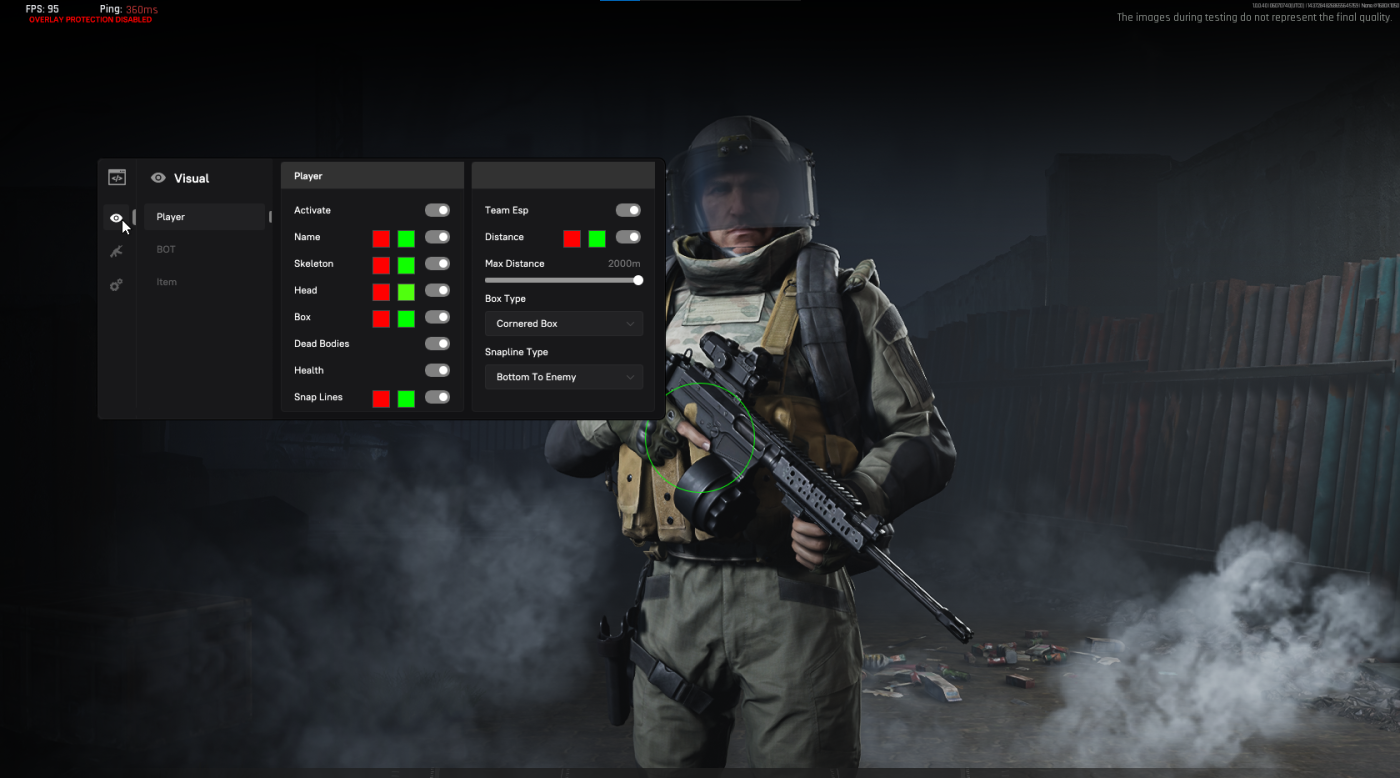Screen dimensions: 1400x778
Task: Open the Snapline Type dropdown
Action: (563, 377)
